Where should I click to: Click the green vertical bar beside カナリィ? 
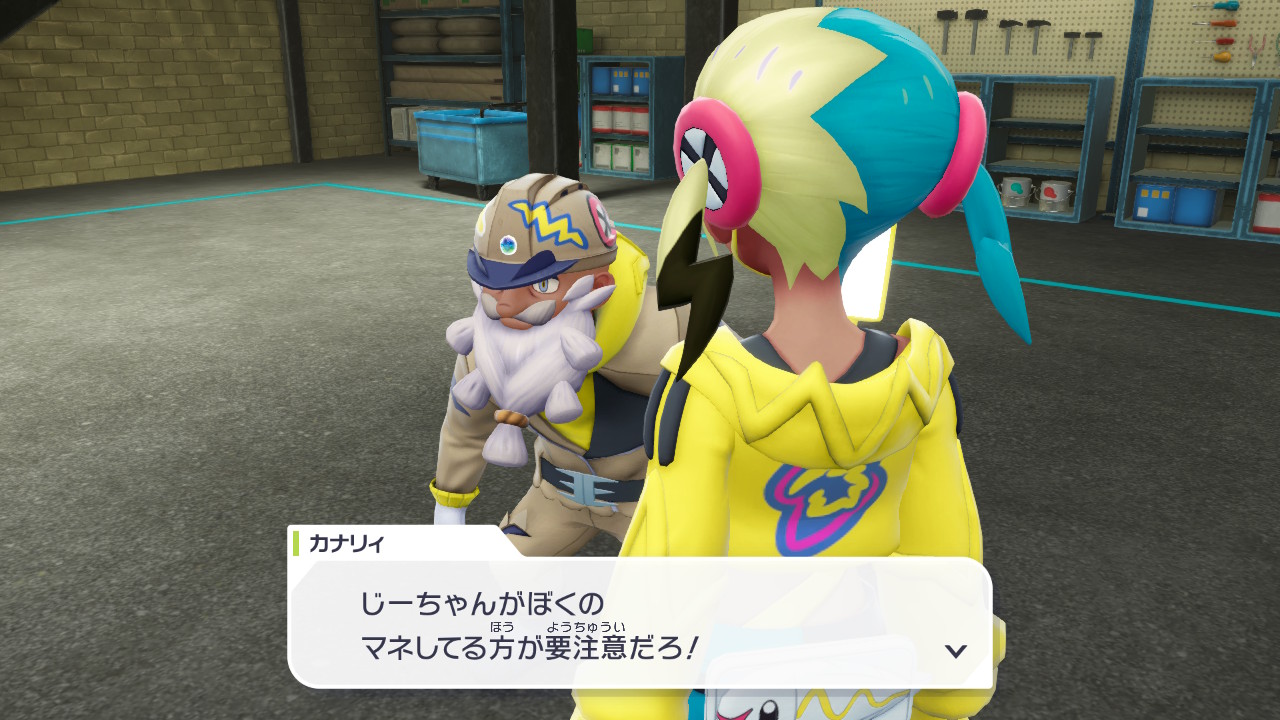click(x=298, y=540)
